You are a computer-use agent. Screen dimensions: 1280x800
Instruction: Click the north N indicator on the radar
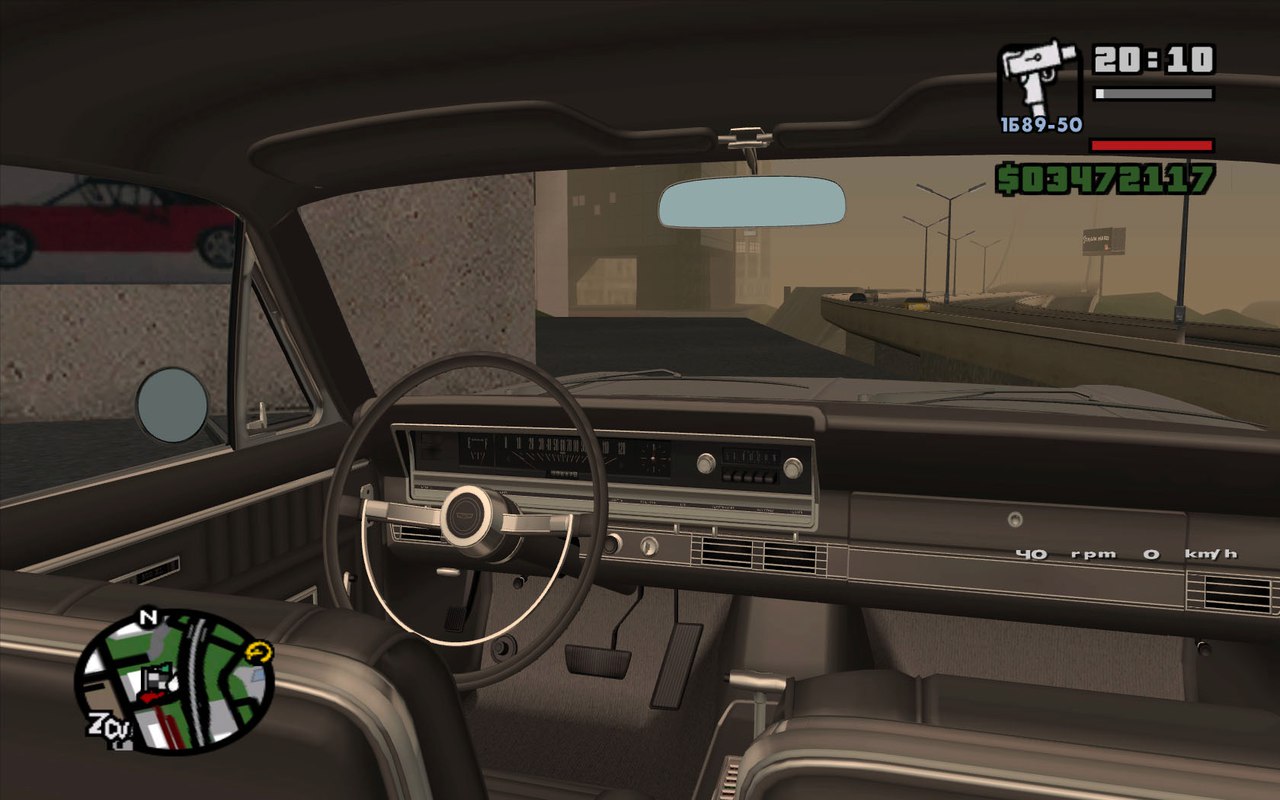pyautogui.click(x=149, y=617)
